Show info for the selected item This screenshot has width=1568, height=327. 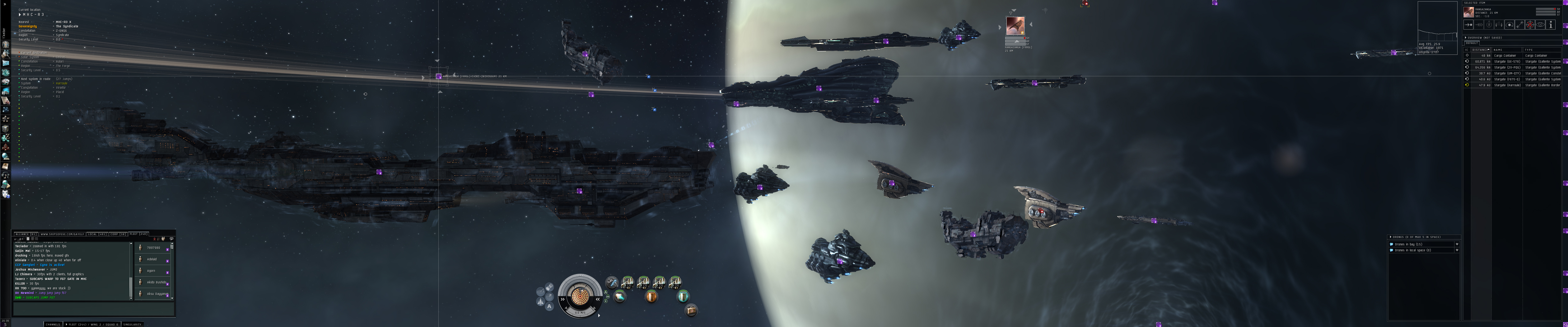(x=1551, y=25)
